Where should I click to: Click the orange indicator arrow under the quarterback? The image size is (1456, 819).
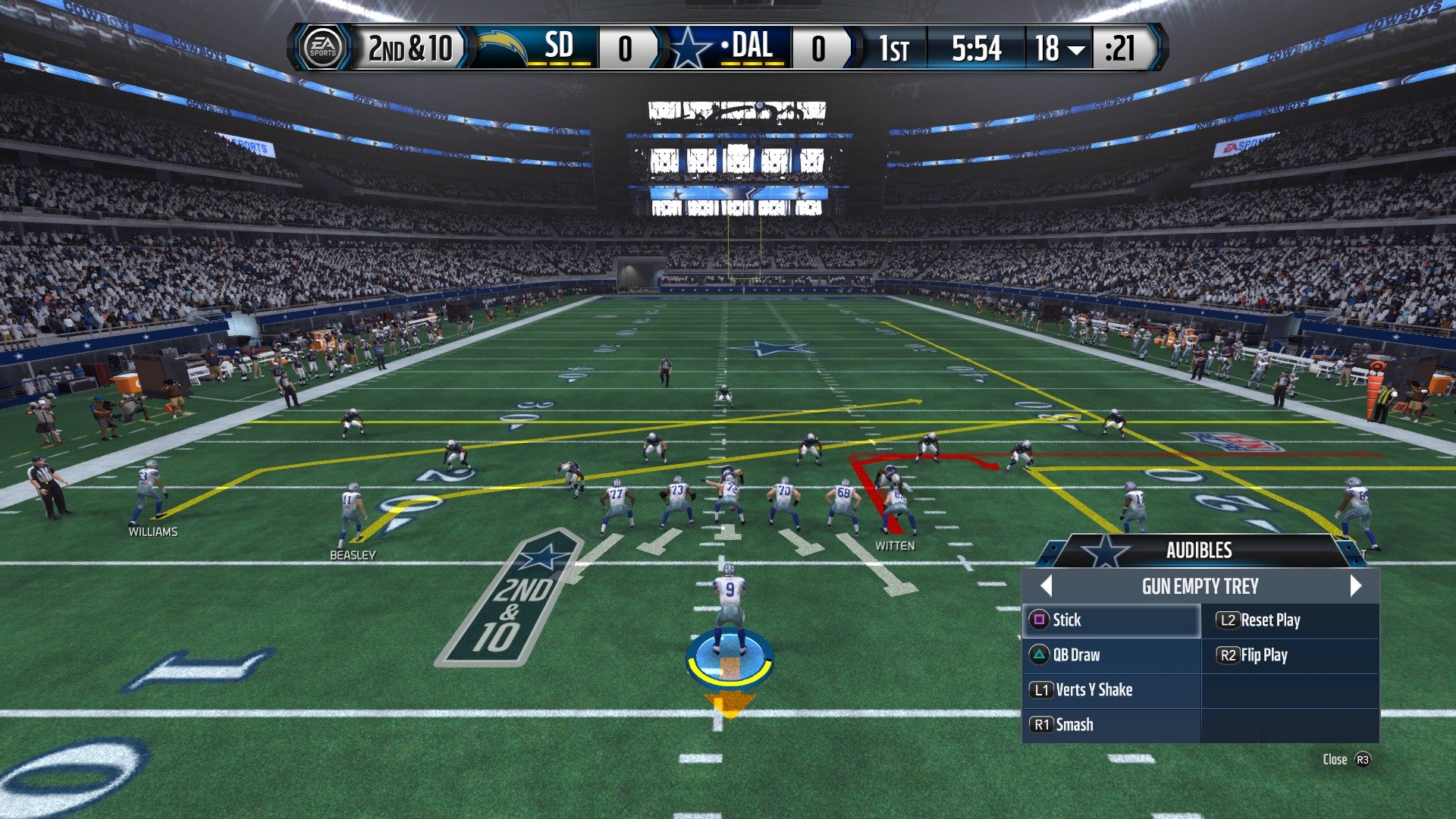729,705
